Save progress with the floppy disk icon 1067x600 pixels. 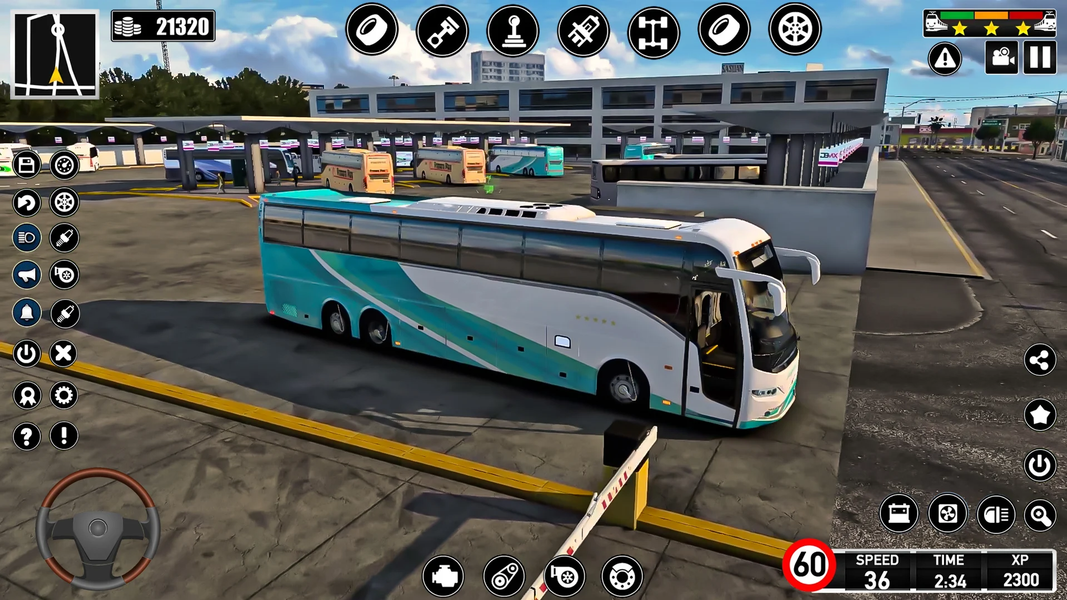point(27,165)
